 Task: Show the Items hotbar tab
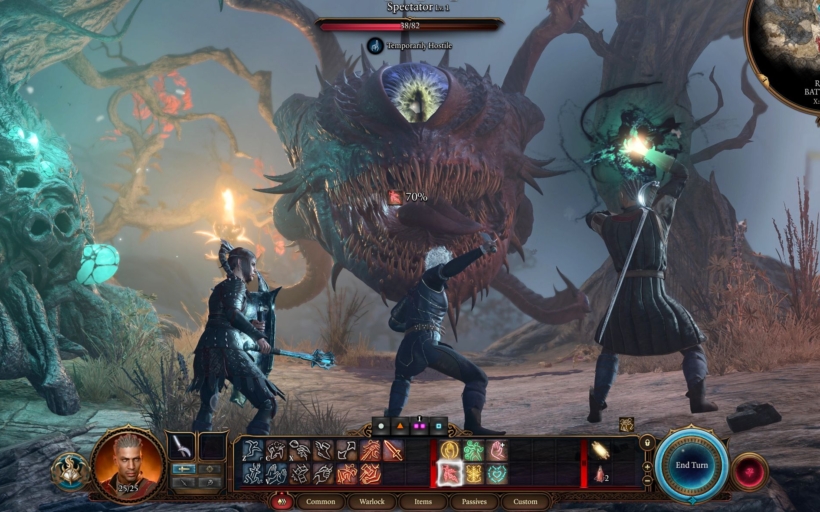(x=423, y=501)
